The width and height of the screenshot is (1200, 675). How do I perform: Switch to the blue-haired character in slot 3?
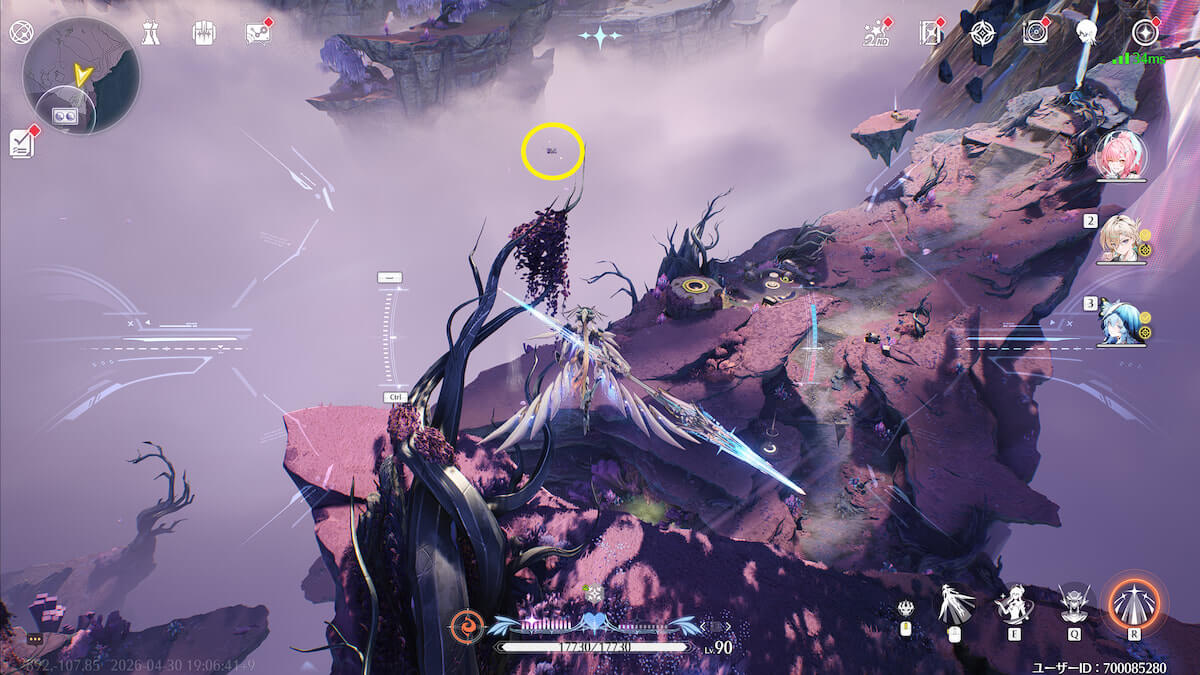pyautogui.click(x=1120, y=321)
